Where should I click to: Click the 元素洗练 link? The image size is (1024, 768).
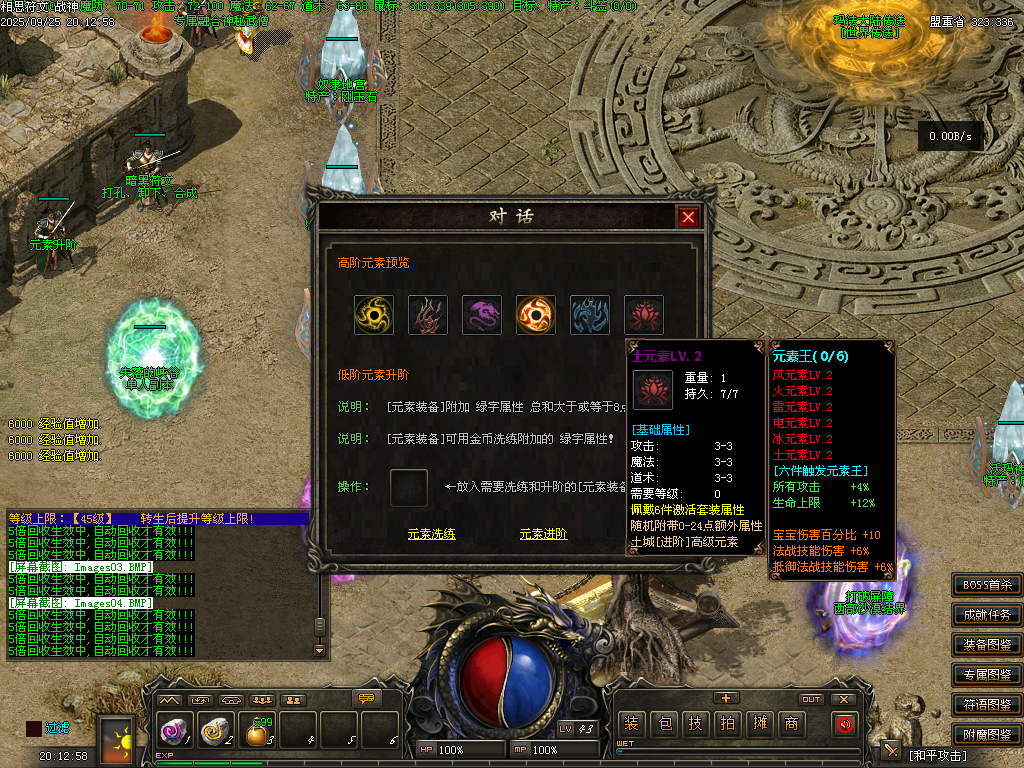[431, 534]
